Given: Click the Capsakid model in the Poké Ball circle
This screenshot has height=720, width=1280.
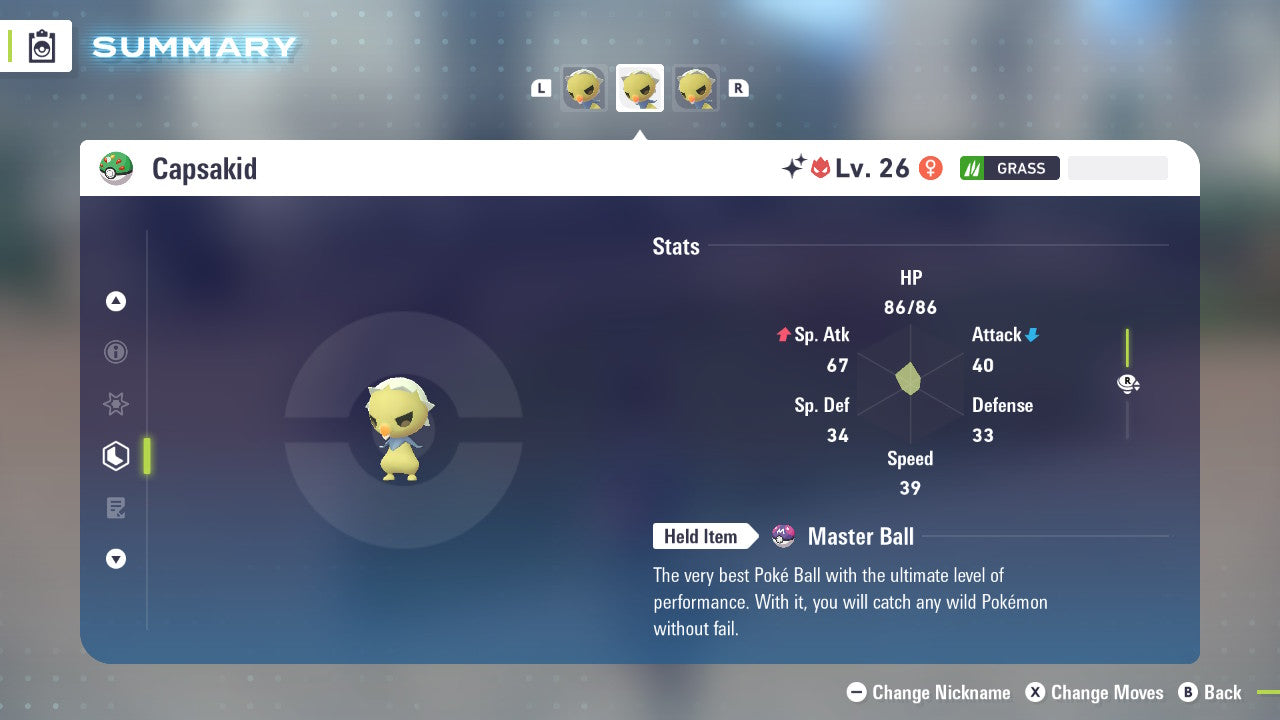Looking at the screenshot, I should click(400, 430).
